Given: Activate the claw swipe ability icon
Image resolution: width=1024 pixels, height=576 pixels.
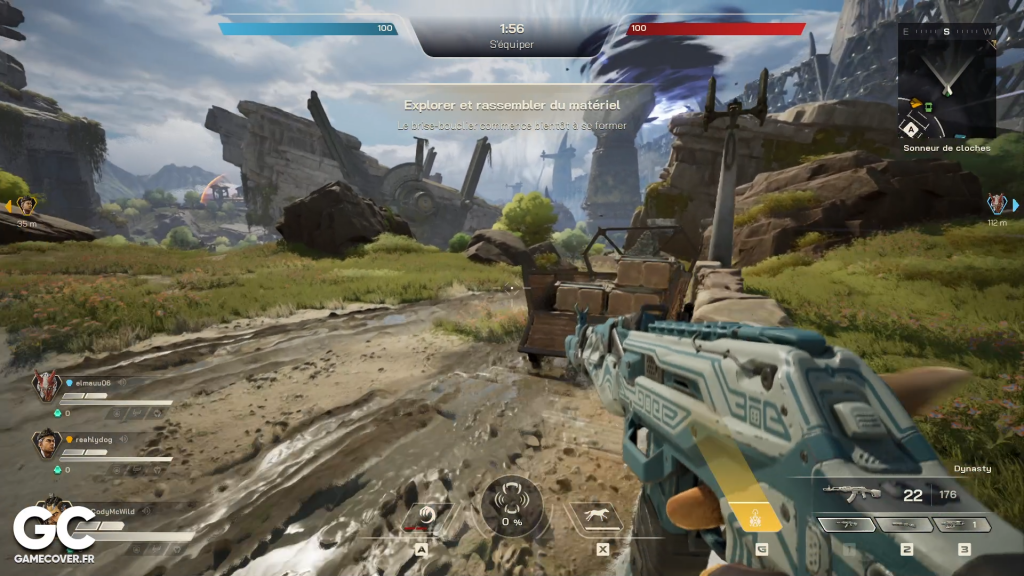Looking at the screenshot, I should click(426, 516).
